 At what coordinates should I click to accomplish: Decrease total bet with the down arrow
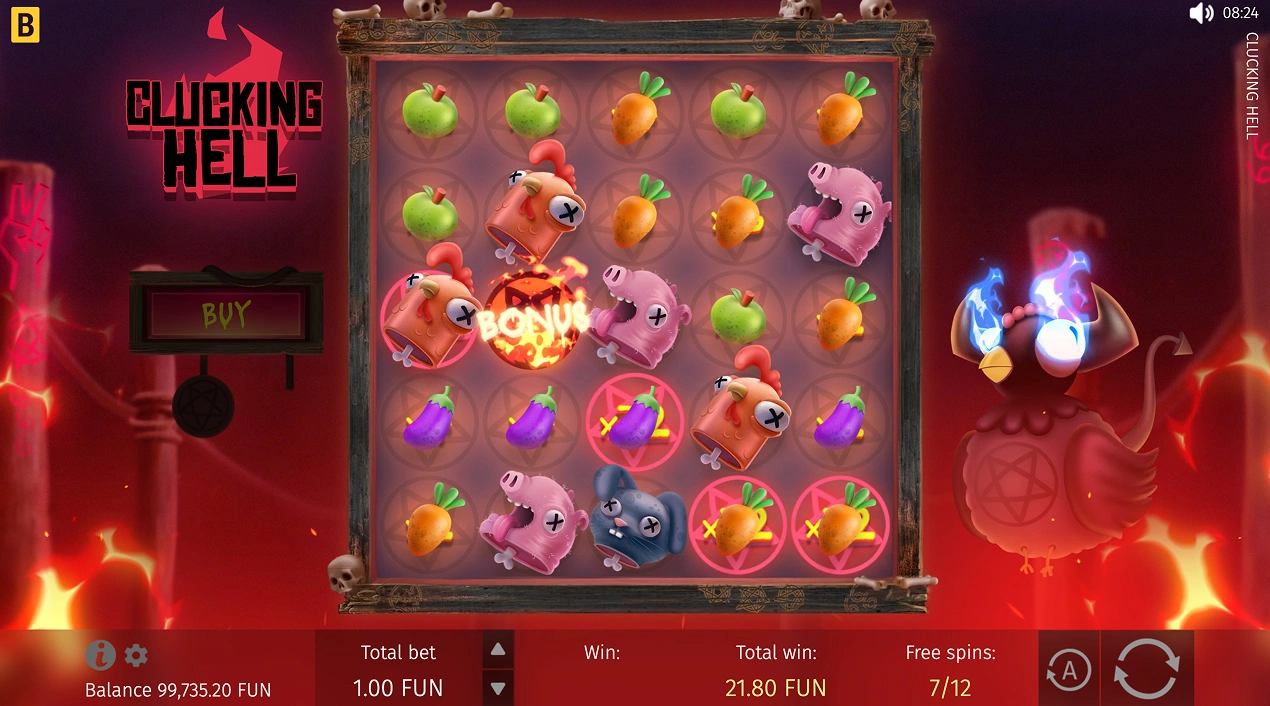(x=498, y=687)
